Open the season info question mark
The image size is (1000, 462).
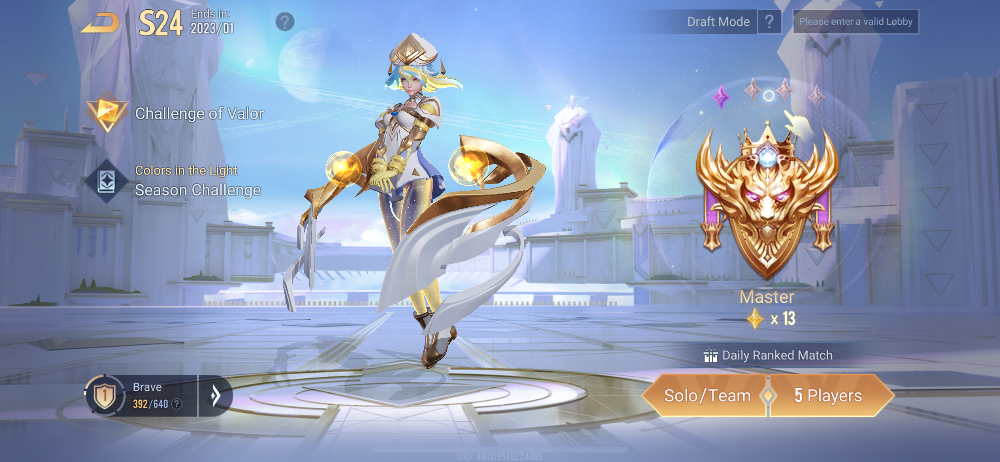[285, 21]
